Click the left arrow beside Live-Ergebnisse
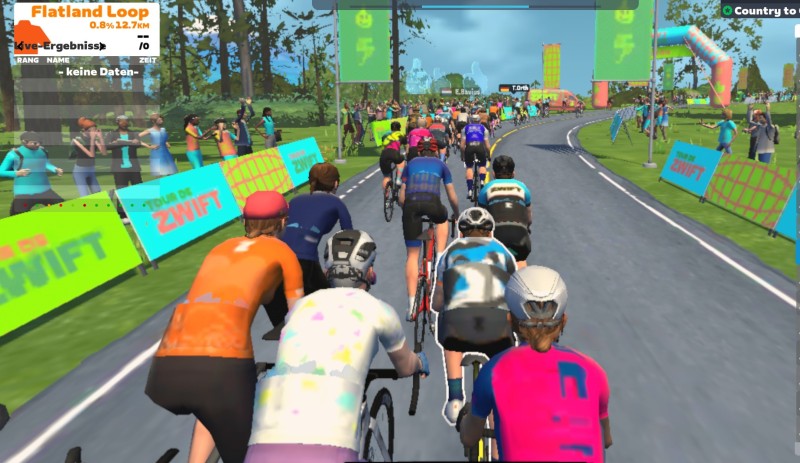This screenshot has width=800, height=463. point(20,46)
